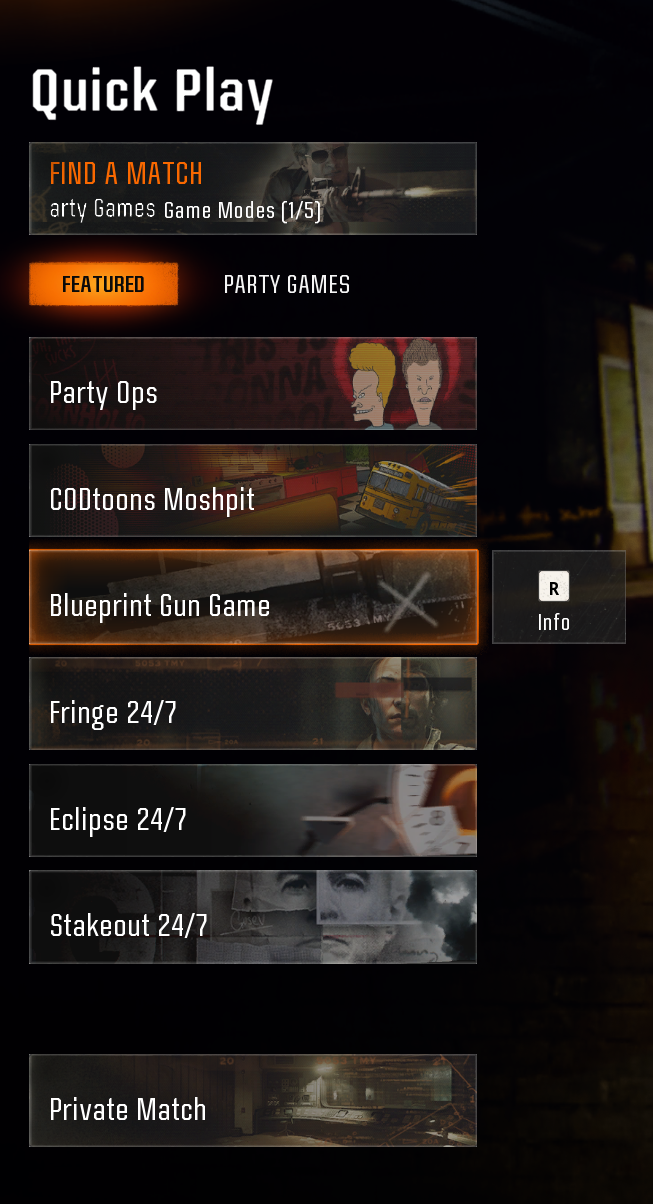Viewport: 653px width, 1204px height.
Task: Switch to the Featured tab
Action: pyautogui.click(x=104, y=284)
